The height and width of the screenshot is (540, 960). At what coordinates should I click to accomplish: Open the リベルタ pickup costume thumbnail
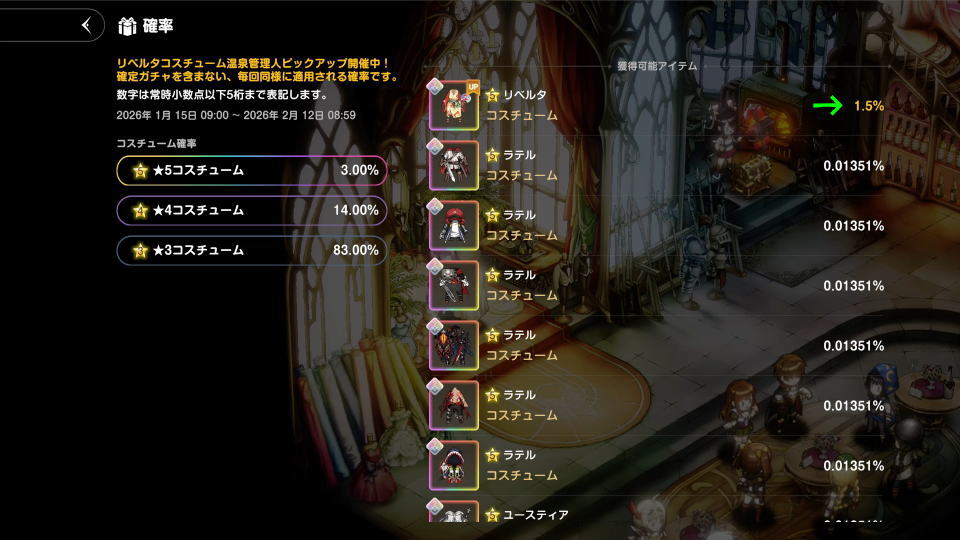click(x=454, y=105)
